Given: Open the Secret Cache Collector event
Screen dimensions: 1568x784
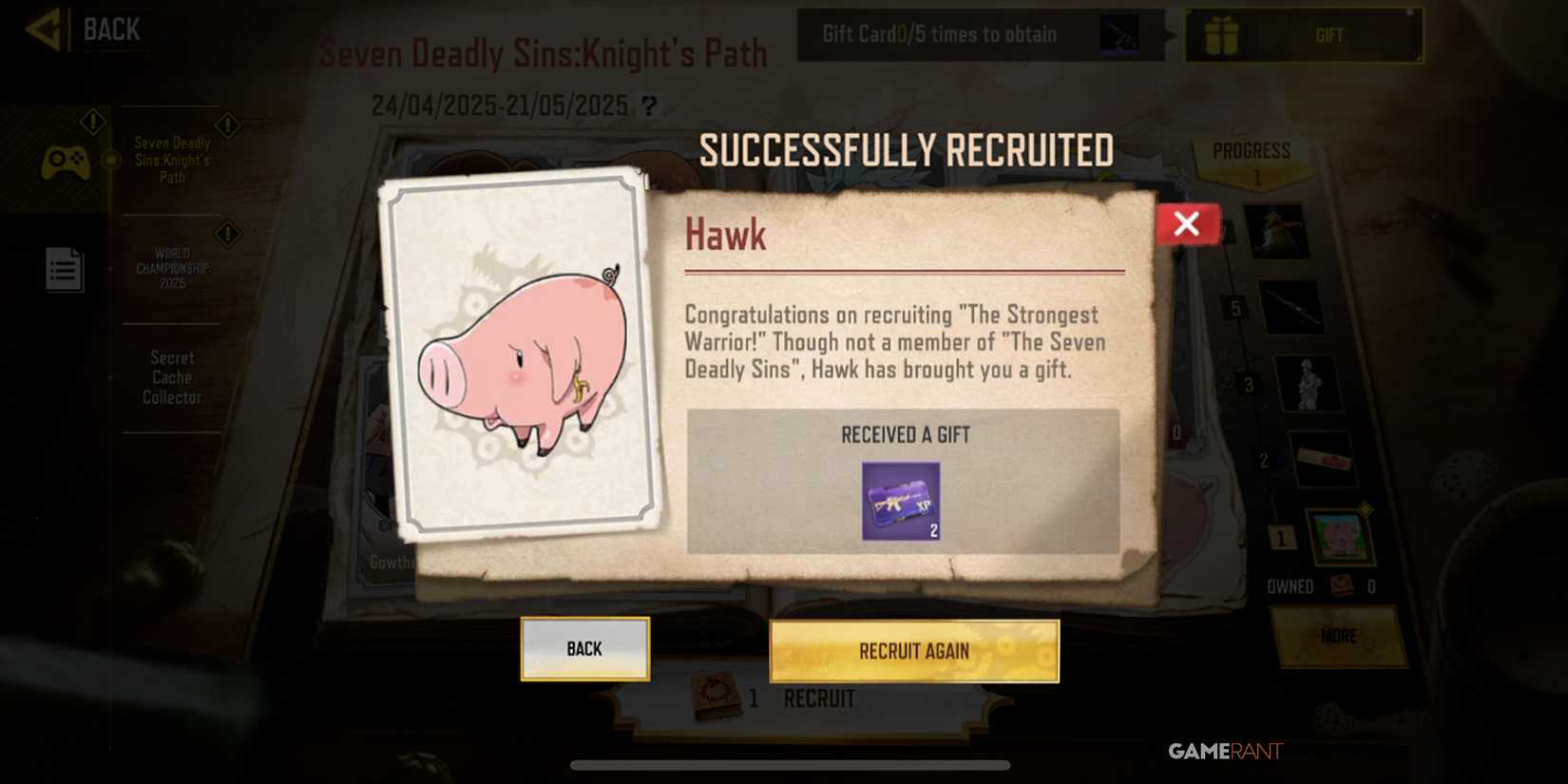Looking at the screenshot, I should pos(171,377).
